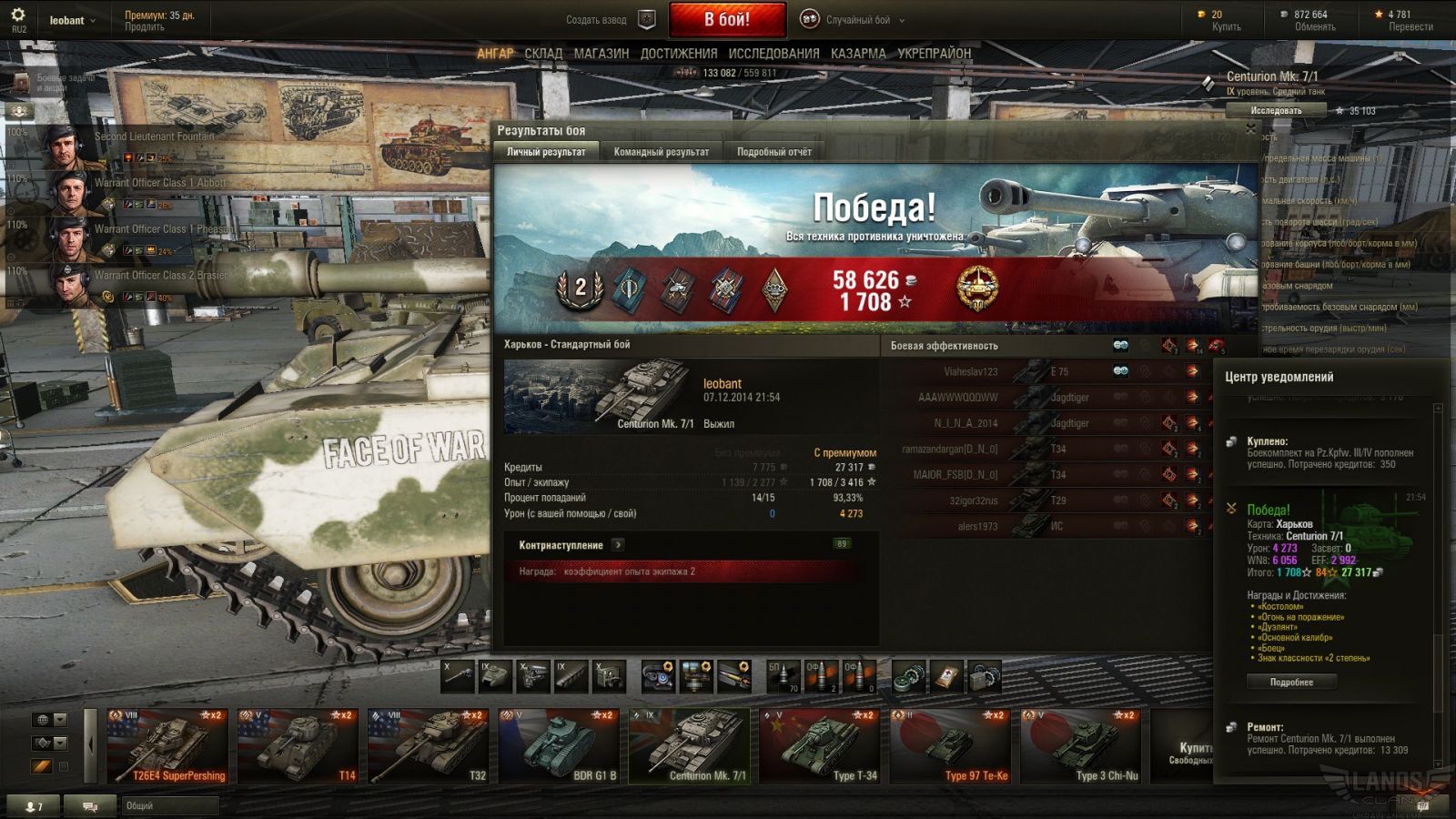Image resolution: width=1456 pixels, height=819 pixels.
Task: Open the ДОСТИЖЕНИЯ achievements menu
Action: click(678, 54)
